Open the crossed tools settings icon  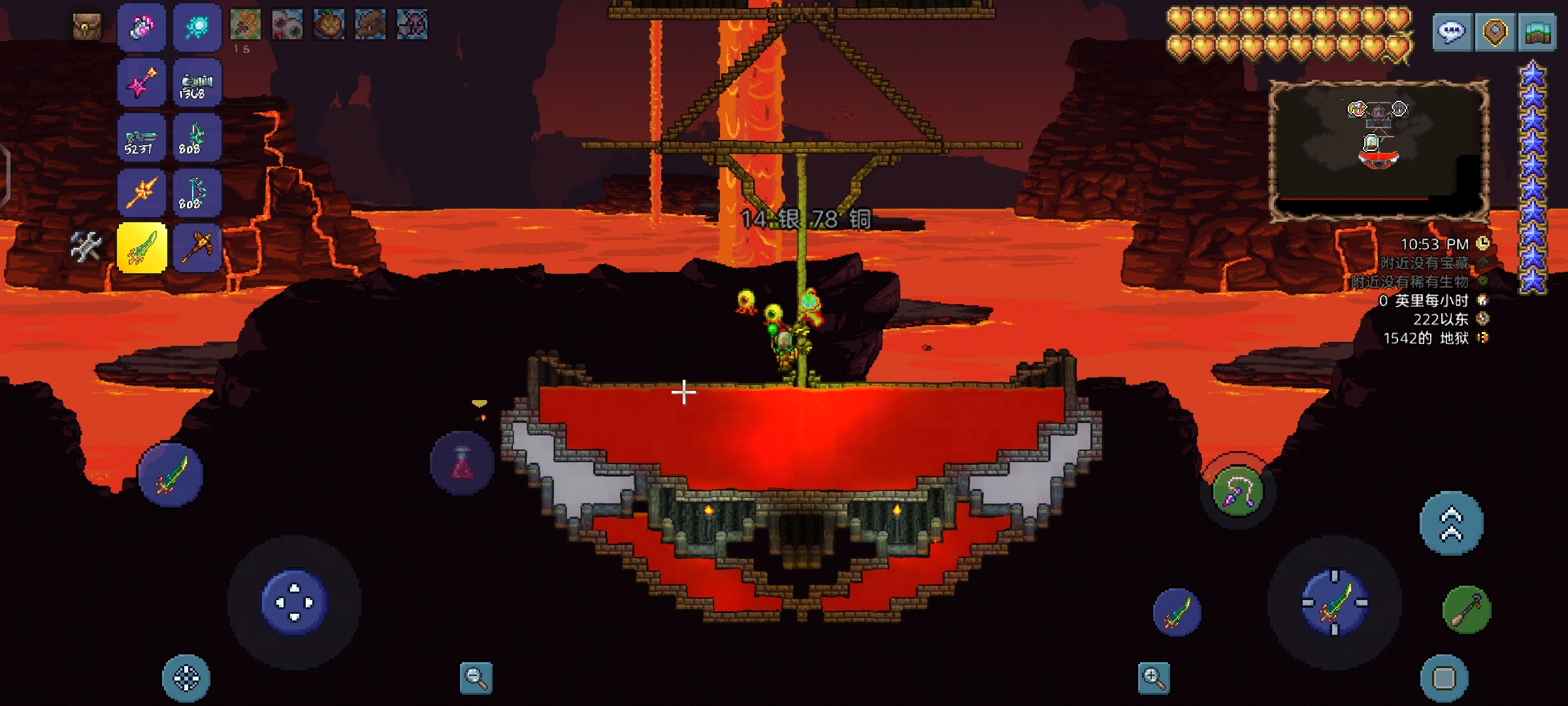click(86, 246)
